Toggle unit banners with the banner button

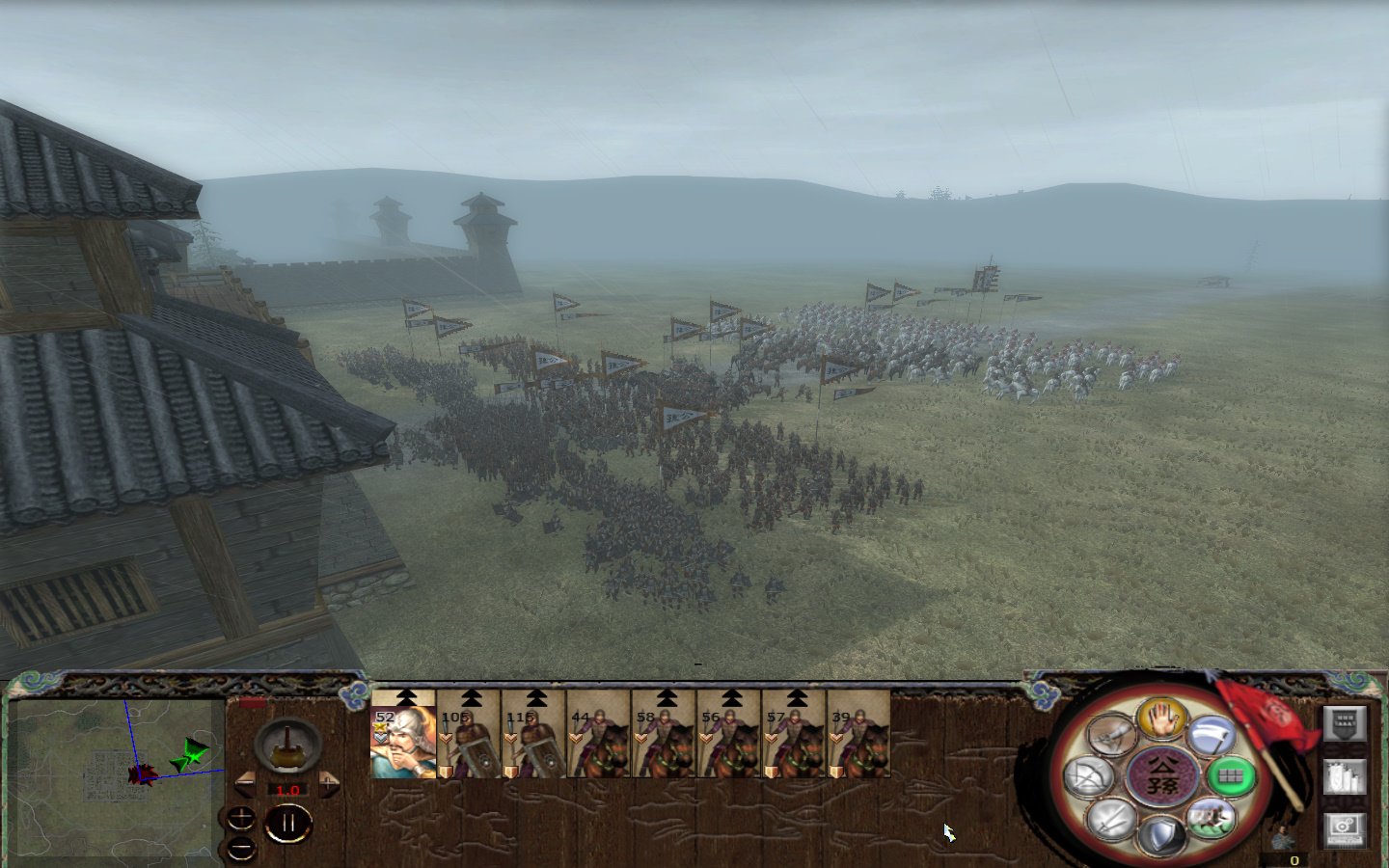[1344, 723]
